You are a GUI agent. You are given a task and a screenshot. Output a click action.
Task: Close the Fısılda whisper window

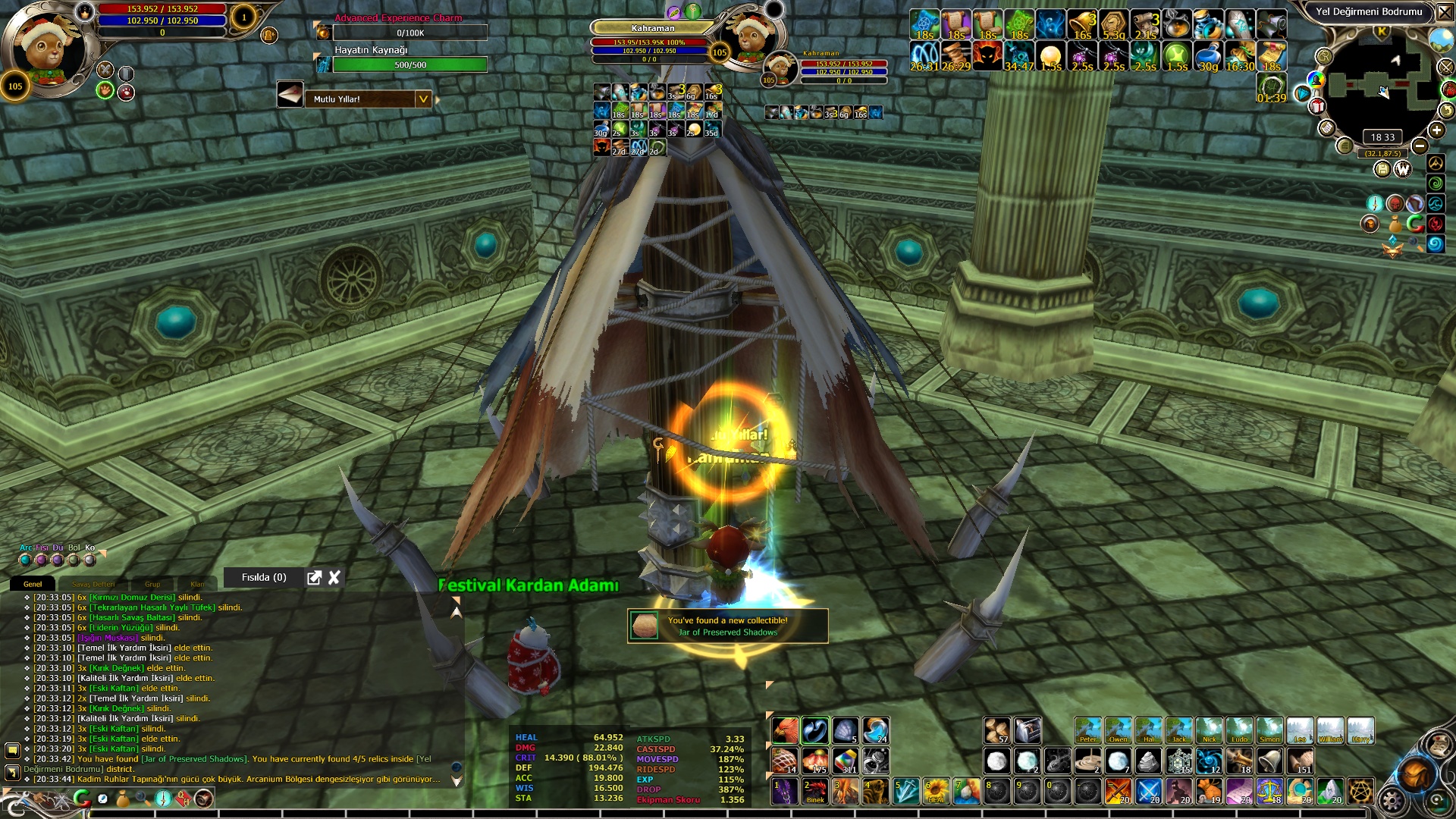click(x=334, y=578)
